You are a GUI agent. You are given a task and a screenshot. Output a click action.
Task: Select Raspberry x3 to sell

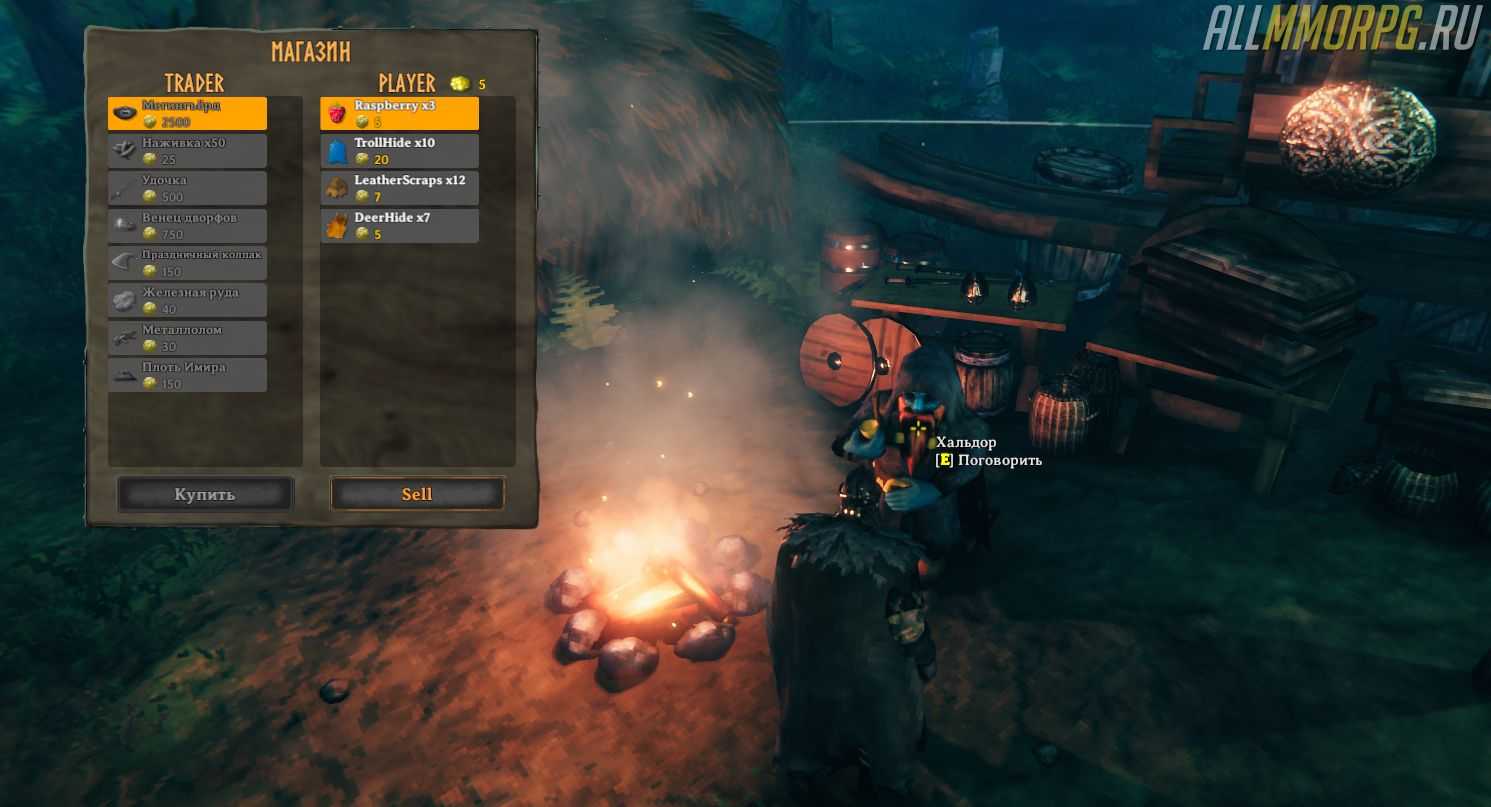tap(399, 113)
